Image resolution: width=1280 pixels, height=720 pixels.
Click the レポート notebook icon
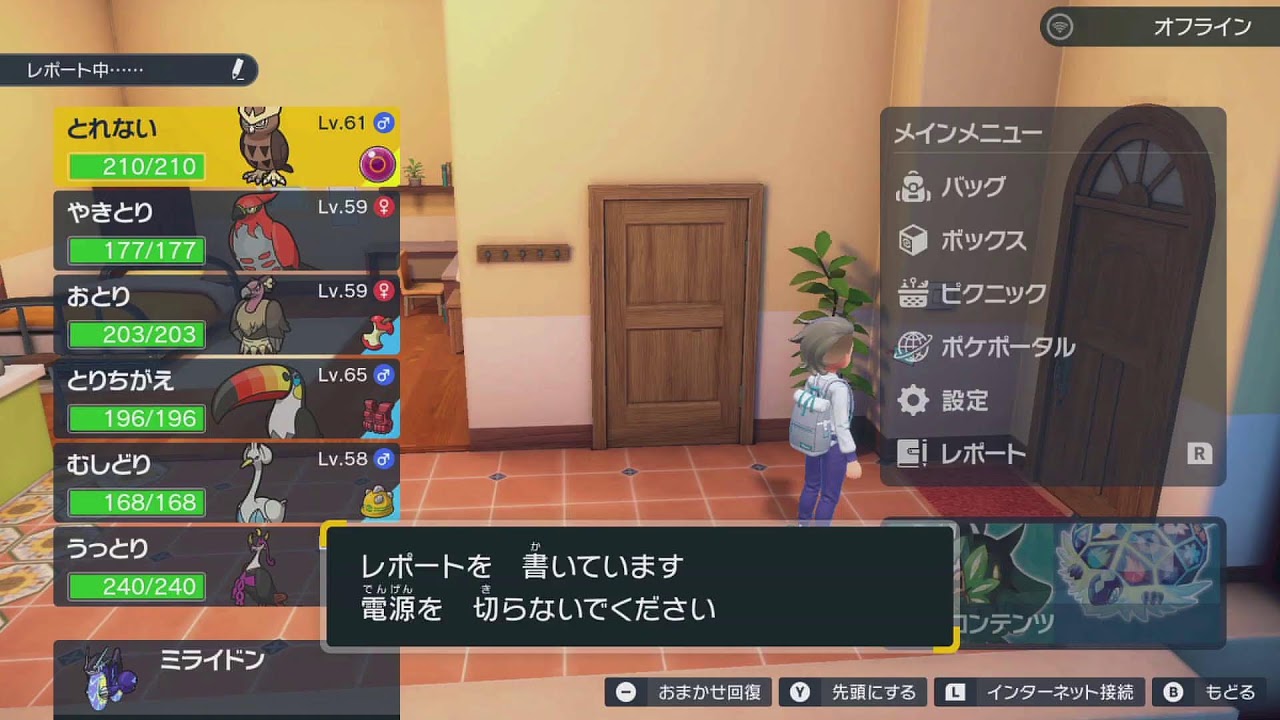coord(913,454)
